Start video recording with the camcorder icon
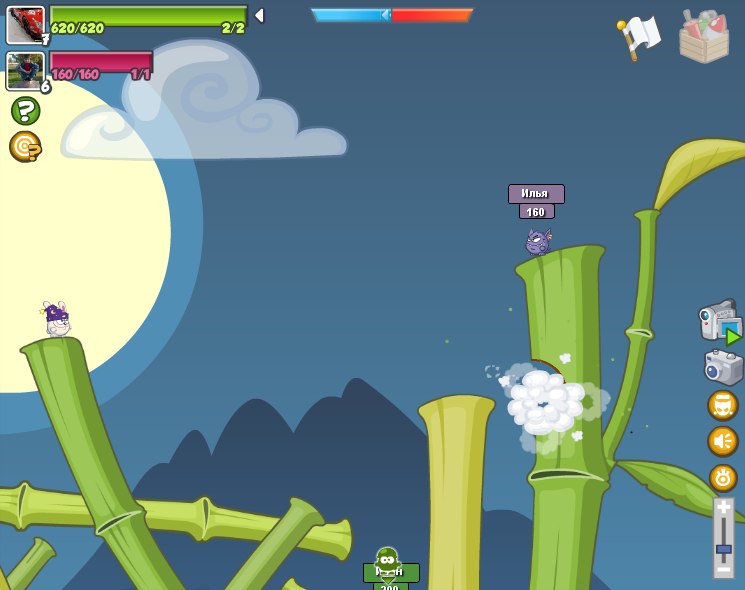This screenshot has width=745, height=590. [x=719, y=321]
